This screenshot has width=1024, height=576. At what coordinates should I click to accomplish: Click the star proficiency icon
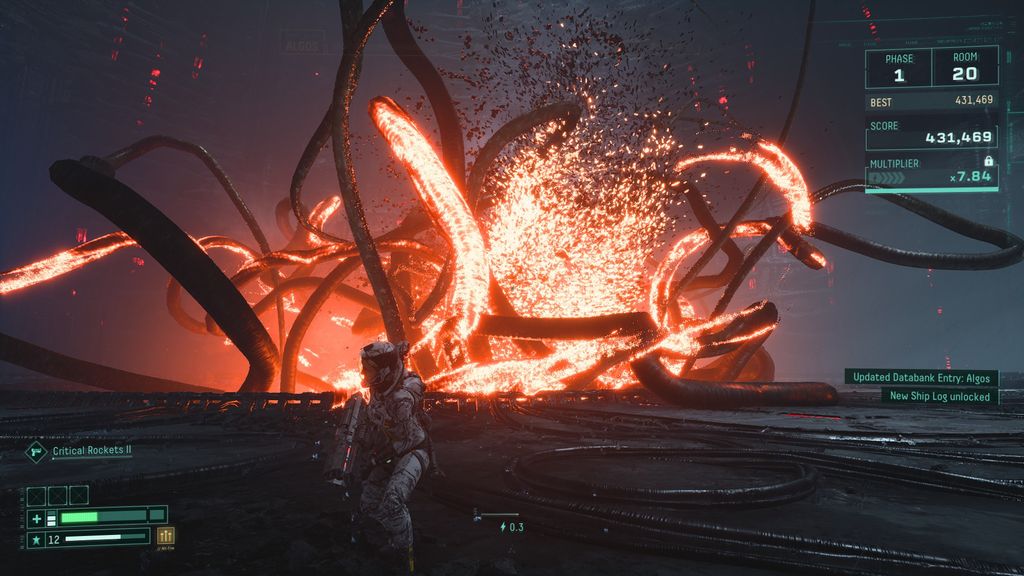(36, 539)
